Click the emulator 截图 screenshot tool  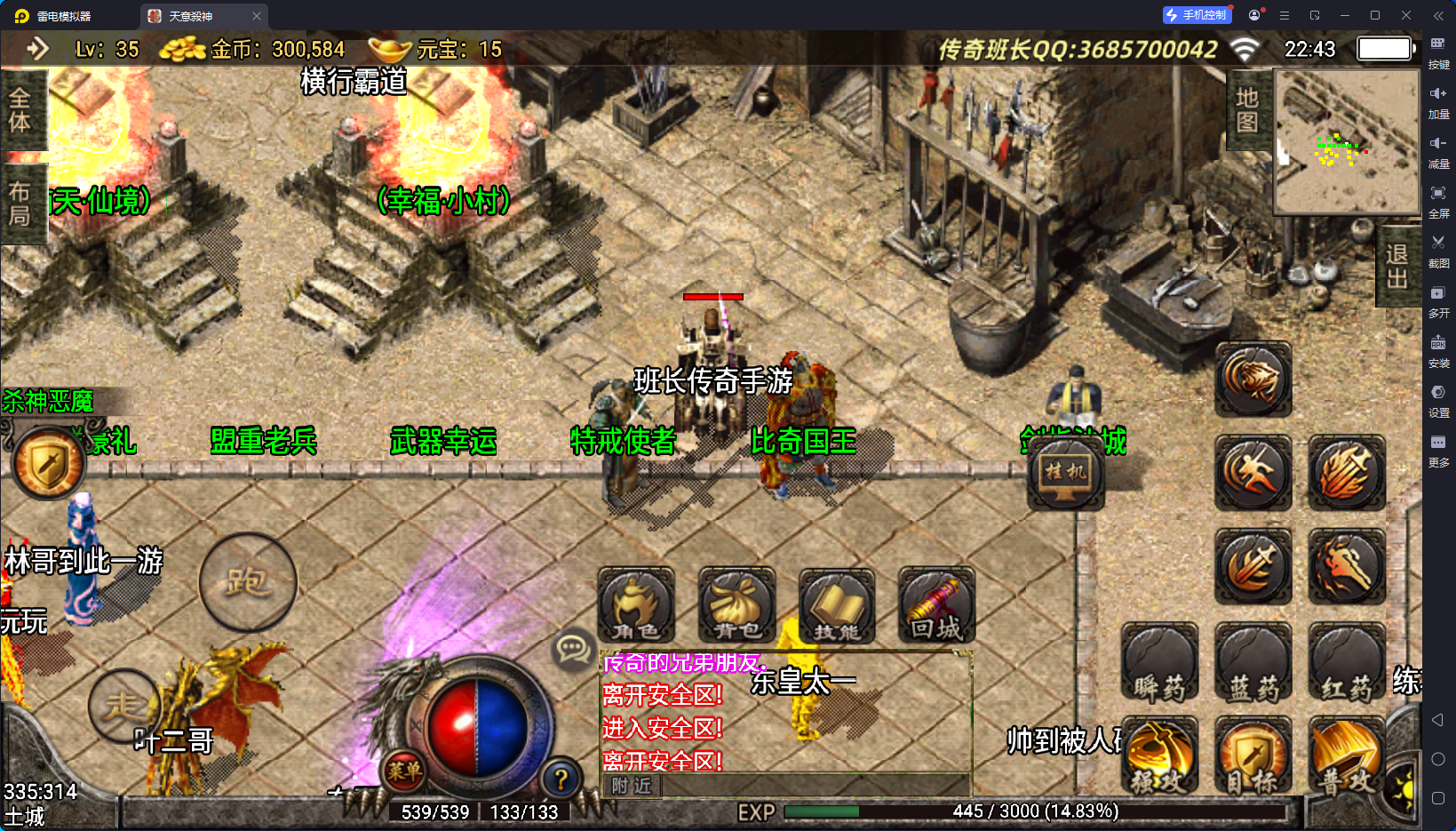[1438, 250]
